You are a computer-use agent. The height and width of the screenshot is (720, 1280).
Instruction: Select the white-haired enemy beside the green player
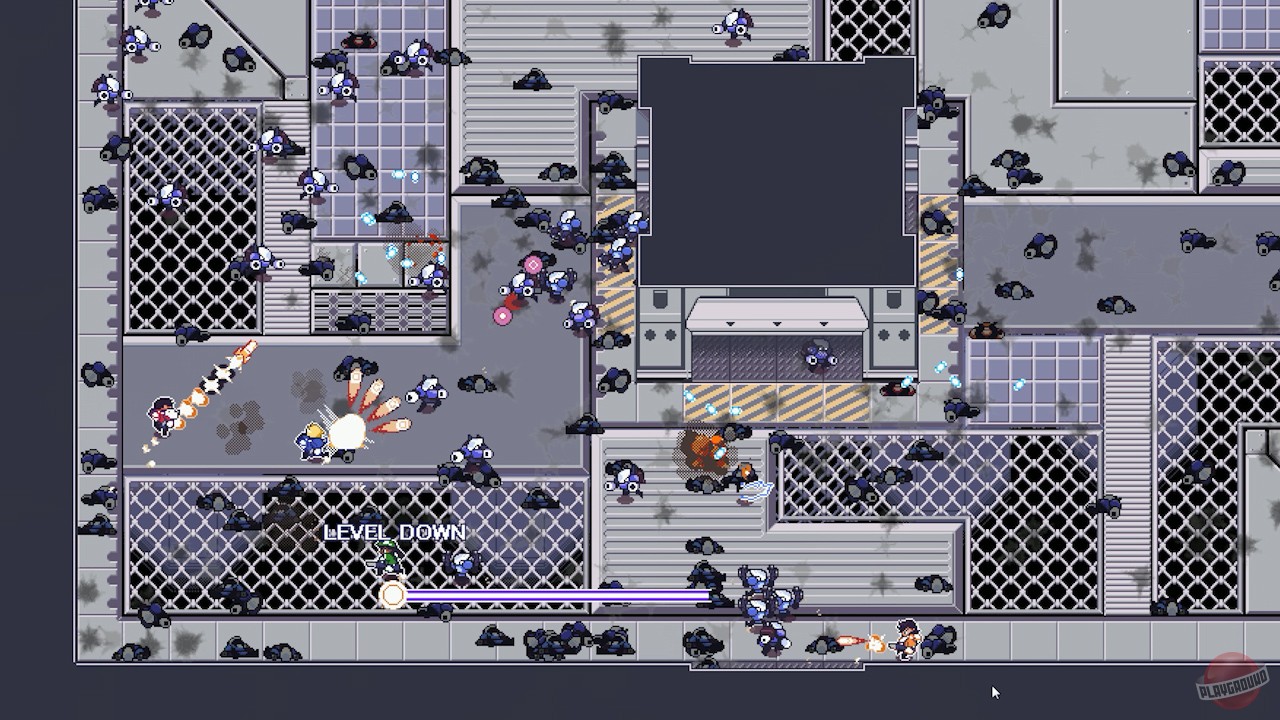(460, 563)
